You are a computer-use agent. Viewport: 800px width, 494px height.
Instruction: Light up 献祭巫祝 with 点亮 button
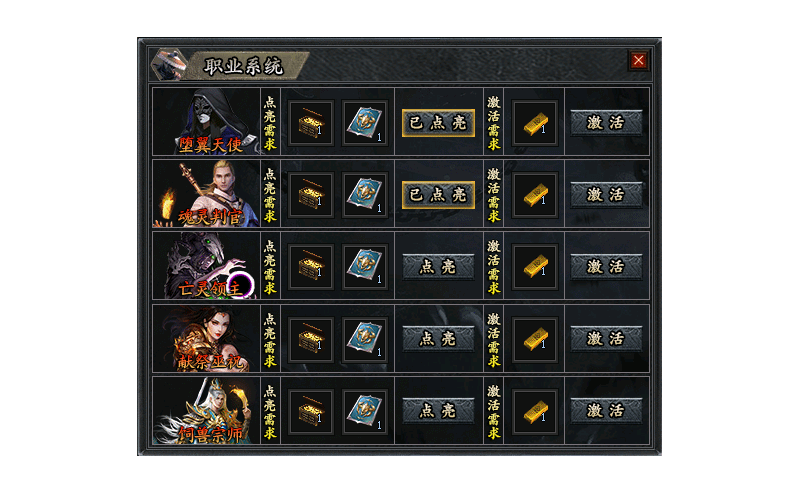coord(438,339)
